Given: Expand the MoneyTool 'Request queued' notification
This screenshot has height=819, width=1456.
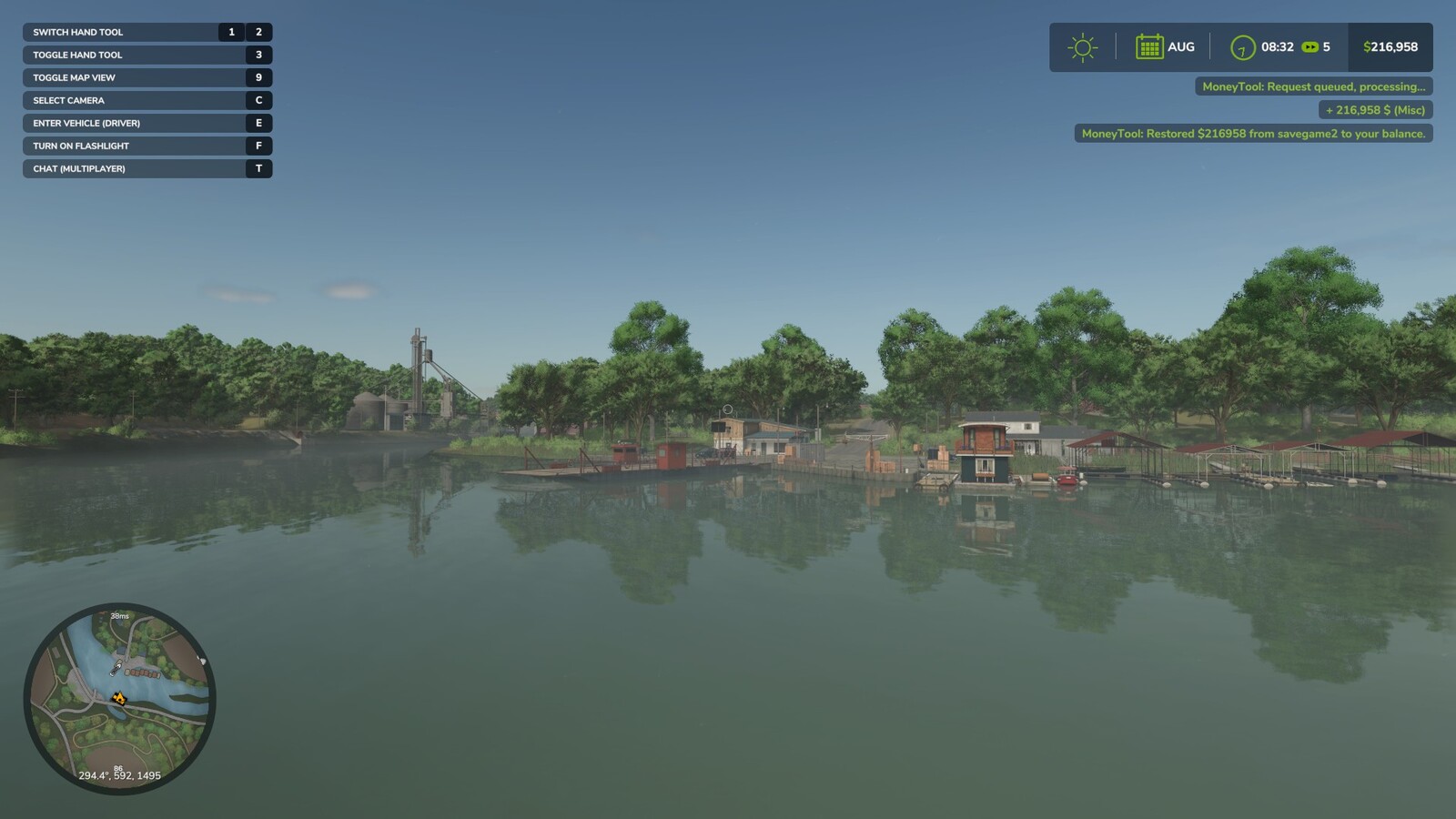Looking at the screenshot, I should coord(1313,87).
